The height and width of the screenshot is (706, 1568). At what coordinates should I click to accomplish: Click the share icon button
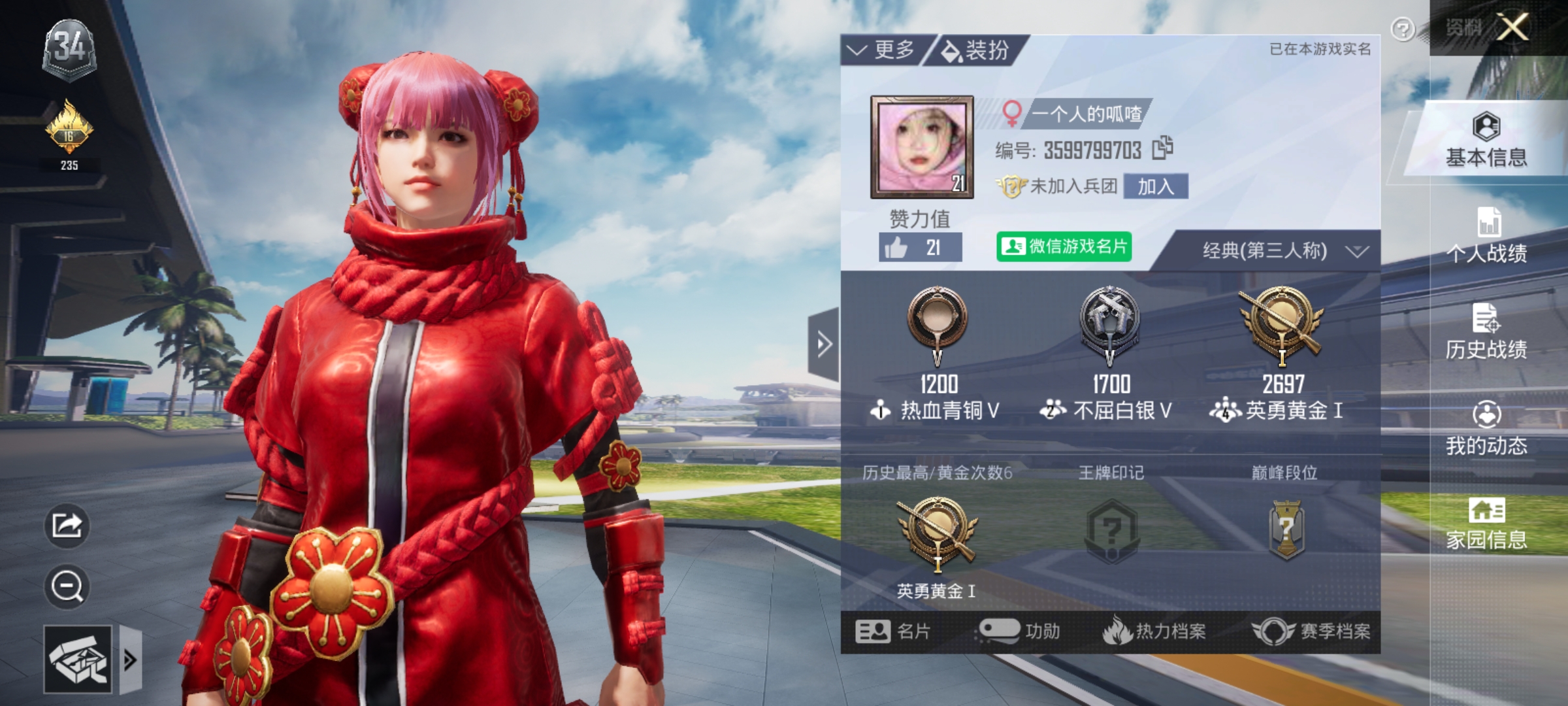point(67,525)
